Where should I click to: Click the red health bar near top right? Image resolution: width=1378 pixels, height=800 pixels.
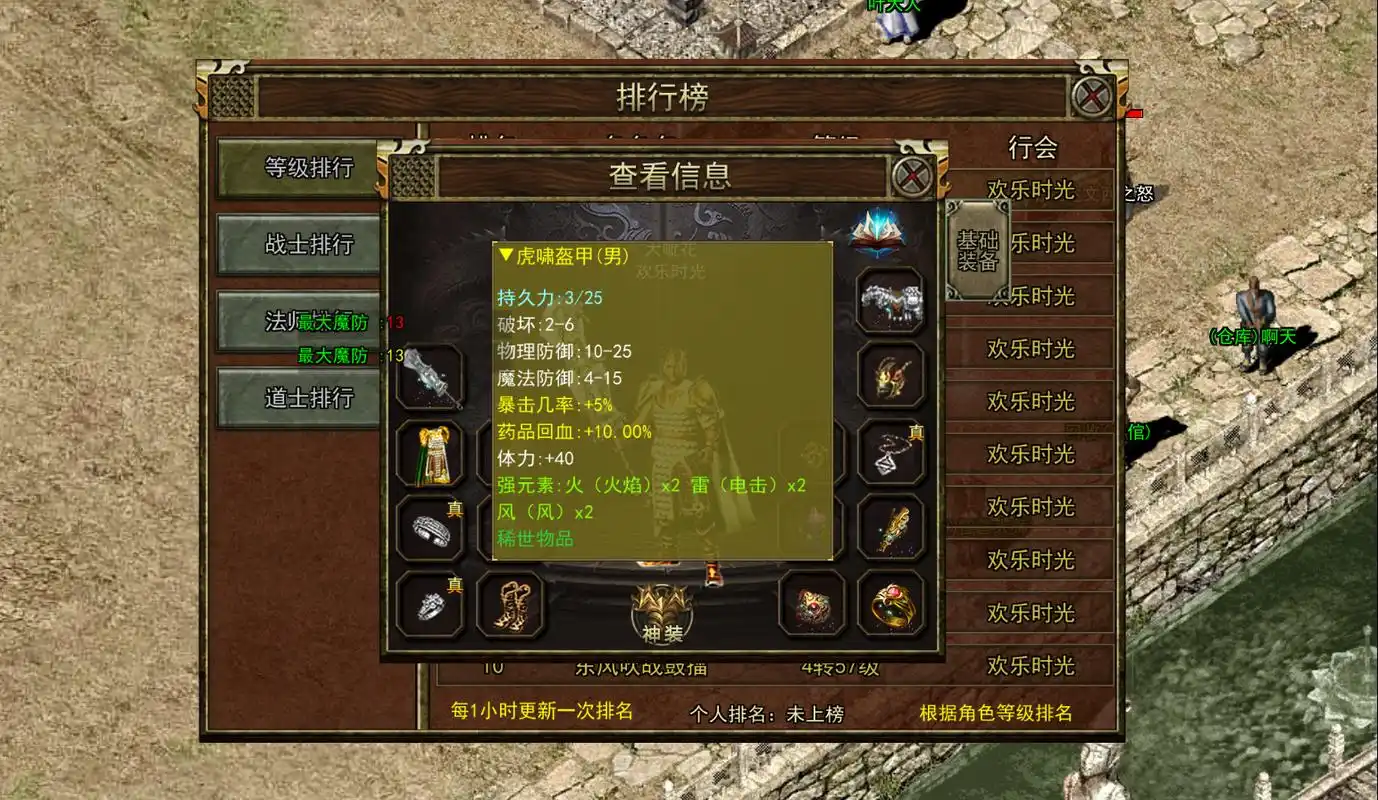(x=1133, y=114)
